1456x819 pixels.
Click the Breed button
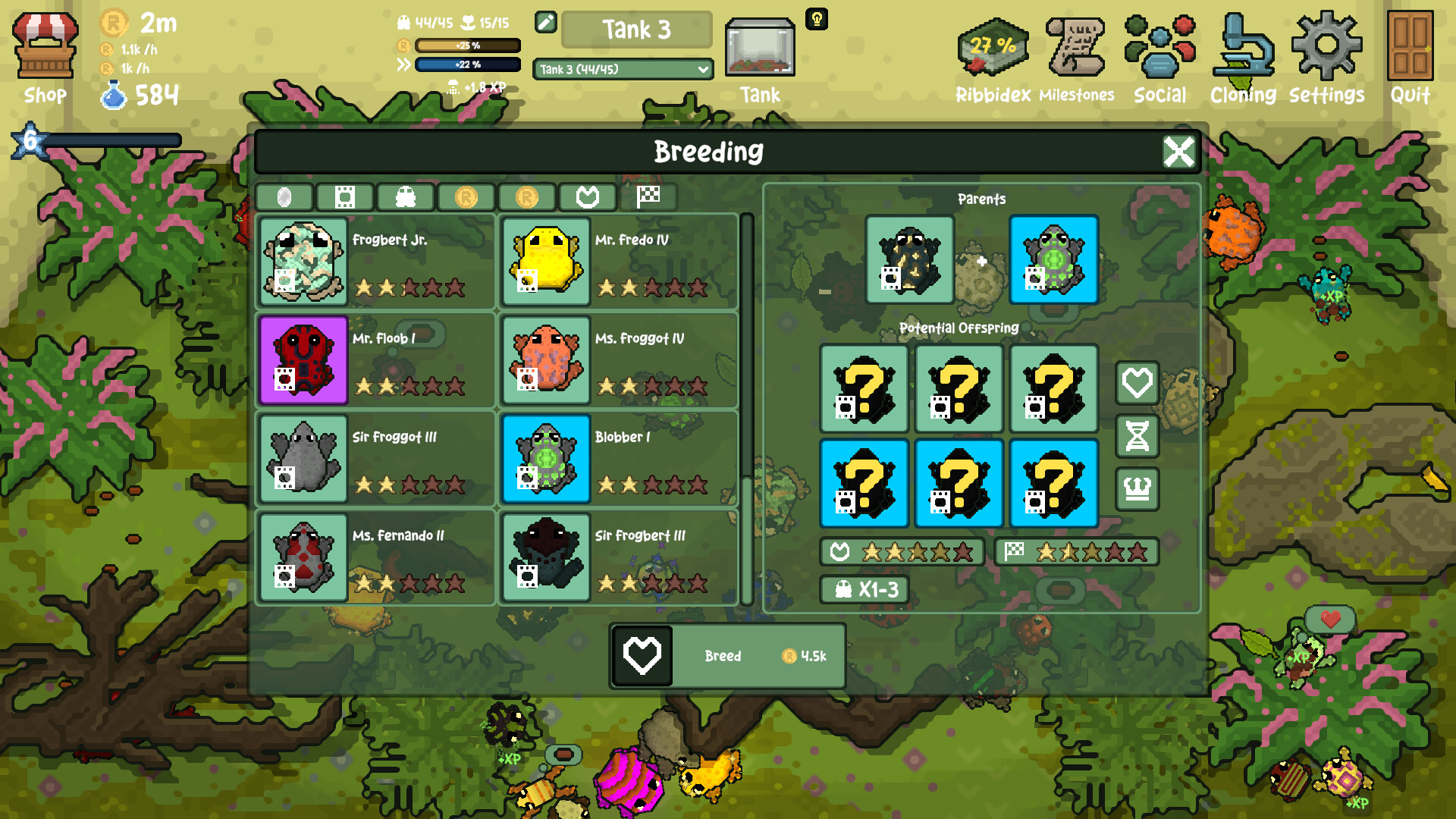point(728,656)
